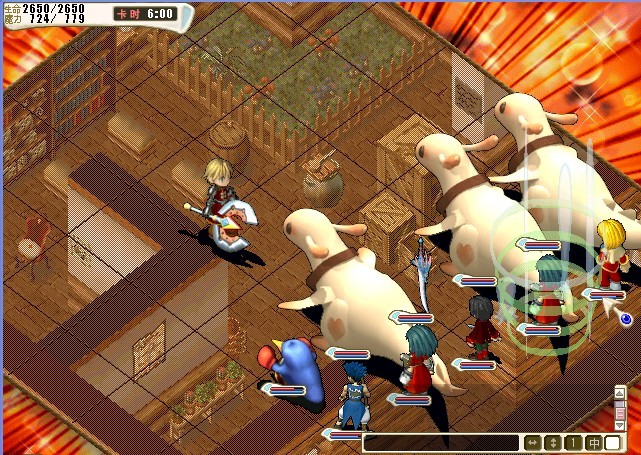Switch input mode with the 中 button
This screenshot has height=455, width=641.
[594, 443]
